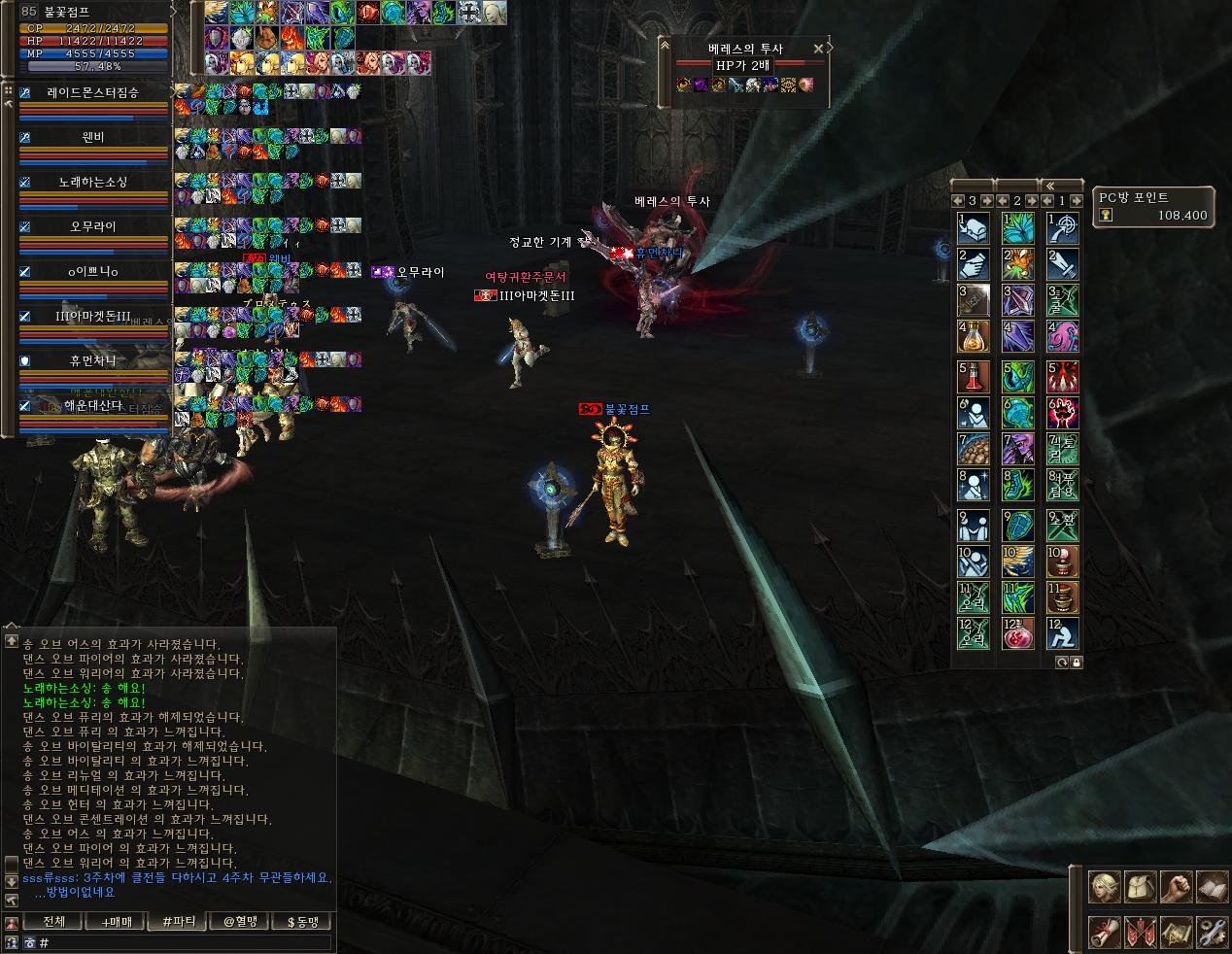Screen dimensions: 1232x954
Task: Open the $동맹 alliance chat tab
Action: point(301,921)
